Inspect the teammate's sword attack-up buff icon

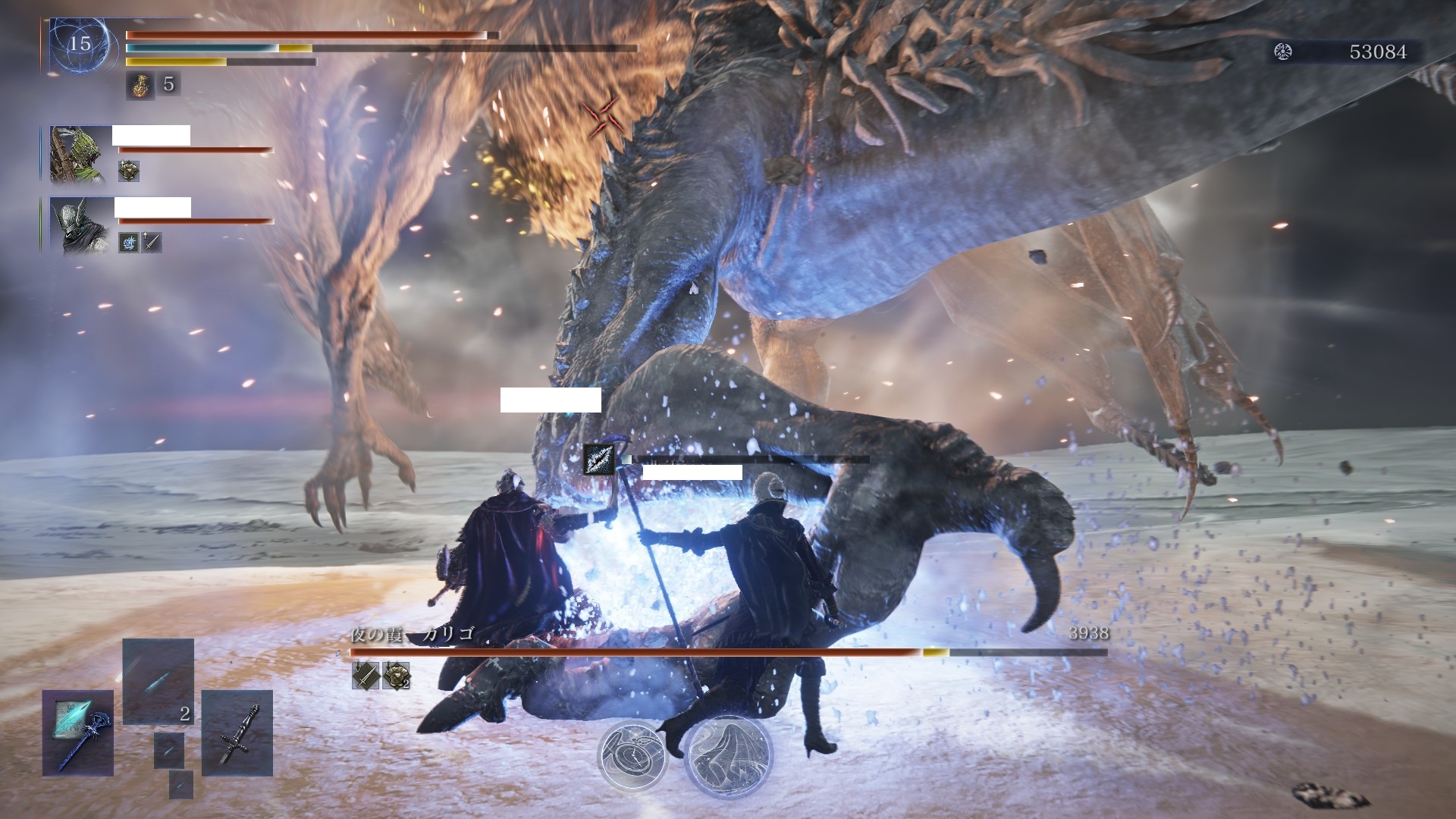point(152,243)
